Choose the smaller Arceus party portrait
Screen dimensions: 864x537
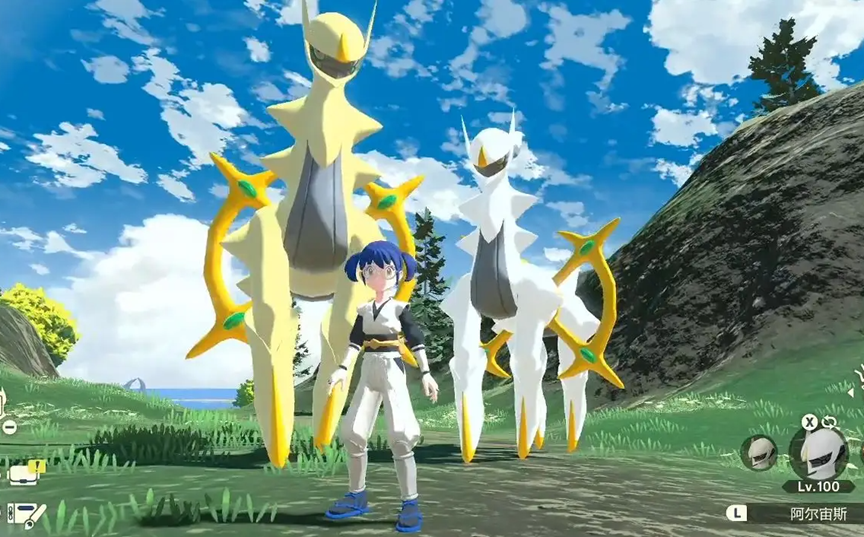click(759, 452)
